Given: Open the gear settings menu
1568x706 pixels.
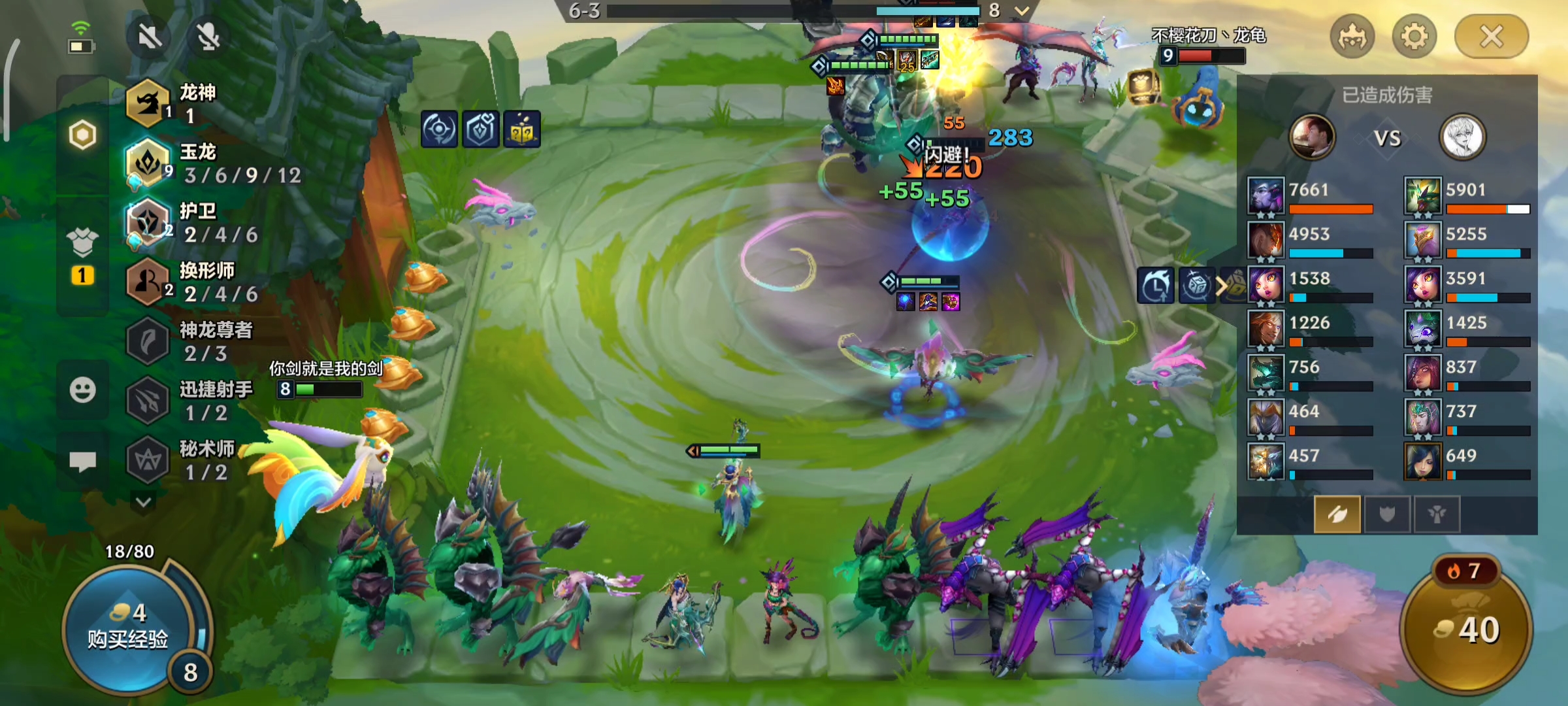Looking at the screenshot, I should (1414, 37).
